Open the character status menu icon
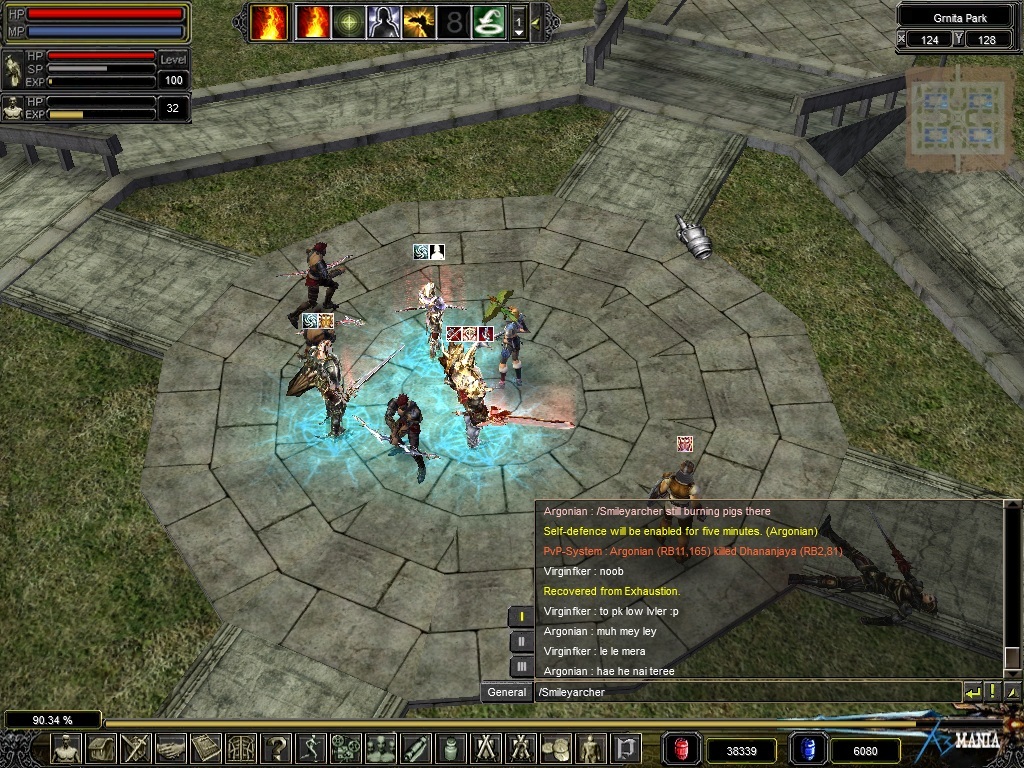The image size is (1024, 768). coord(66,747)
